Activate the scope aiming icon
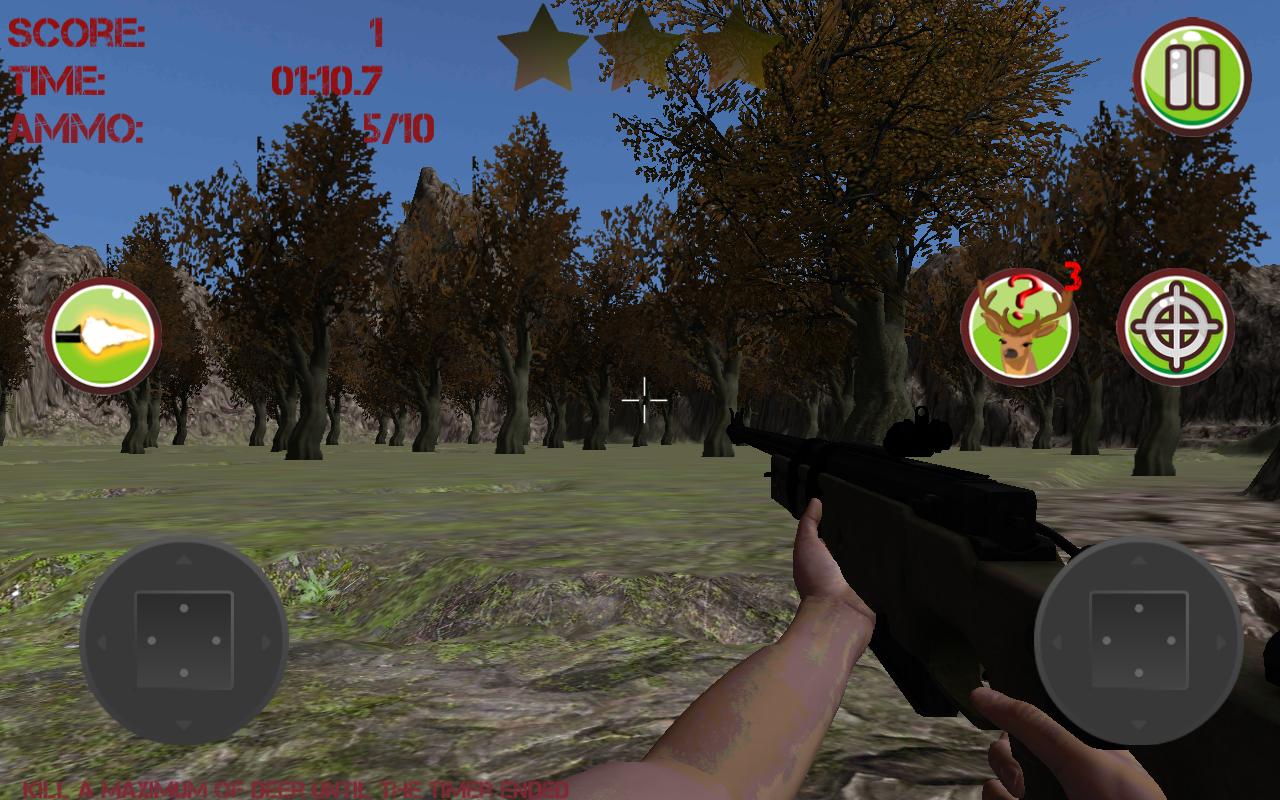 1178,326
